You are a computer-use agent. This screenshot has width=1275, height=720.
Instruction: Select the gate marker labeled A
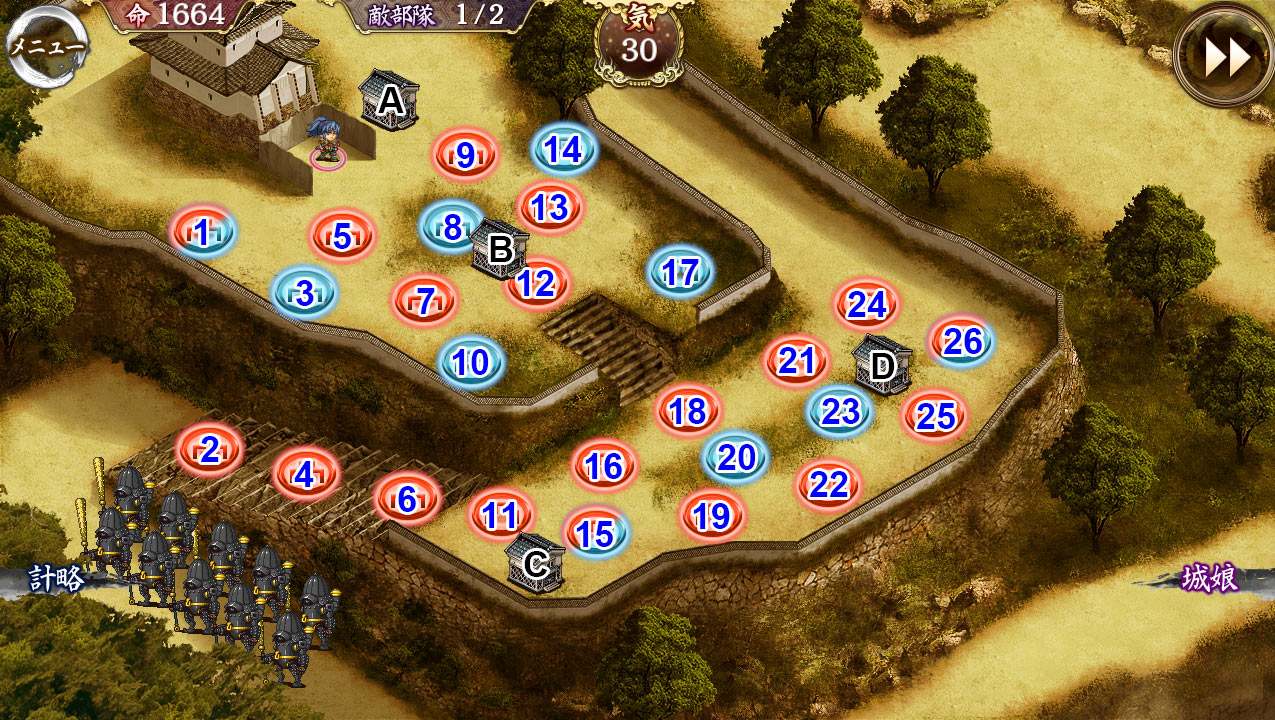coord(390,100)
